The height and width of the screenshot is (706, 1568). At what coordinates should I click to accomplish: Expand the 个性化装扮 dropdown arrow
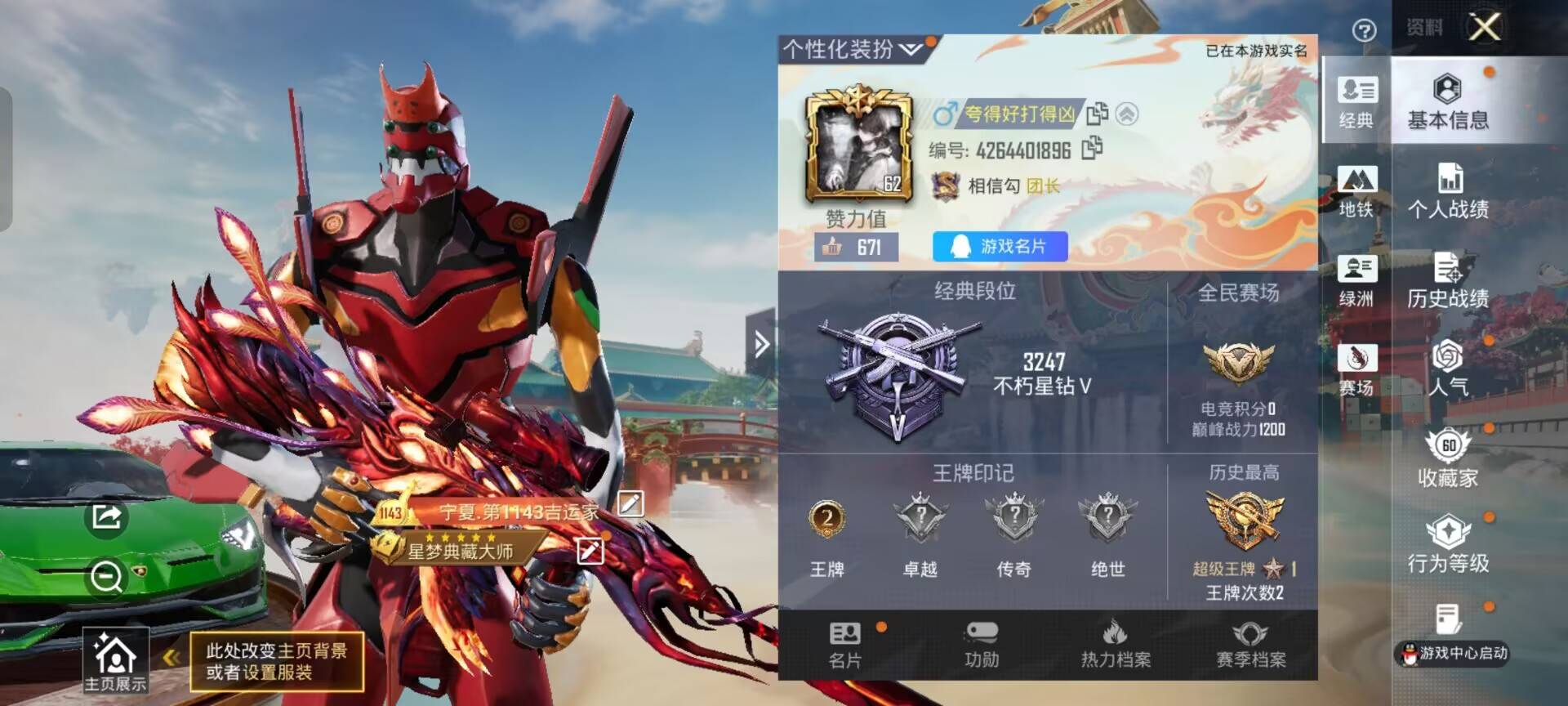[909, 50]
